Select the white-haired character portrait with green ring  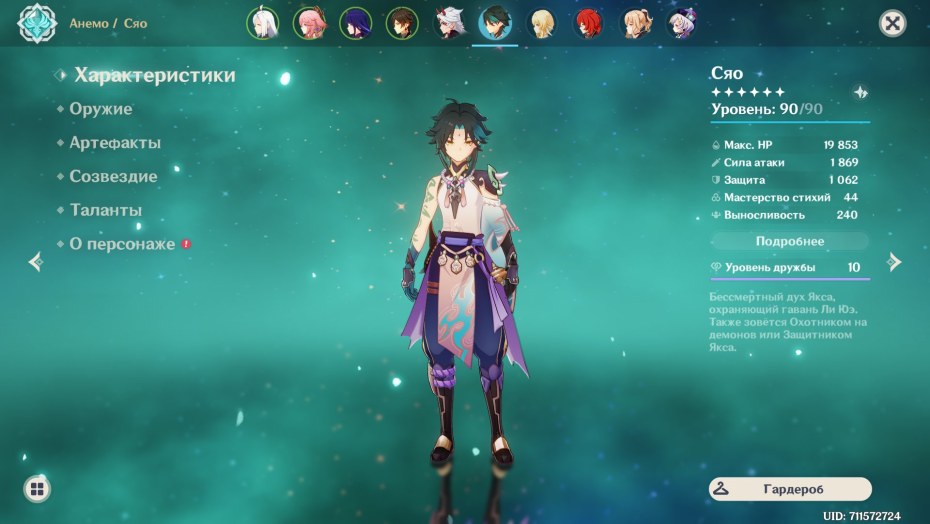(x=263, y=23)
